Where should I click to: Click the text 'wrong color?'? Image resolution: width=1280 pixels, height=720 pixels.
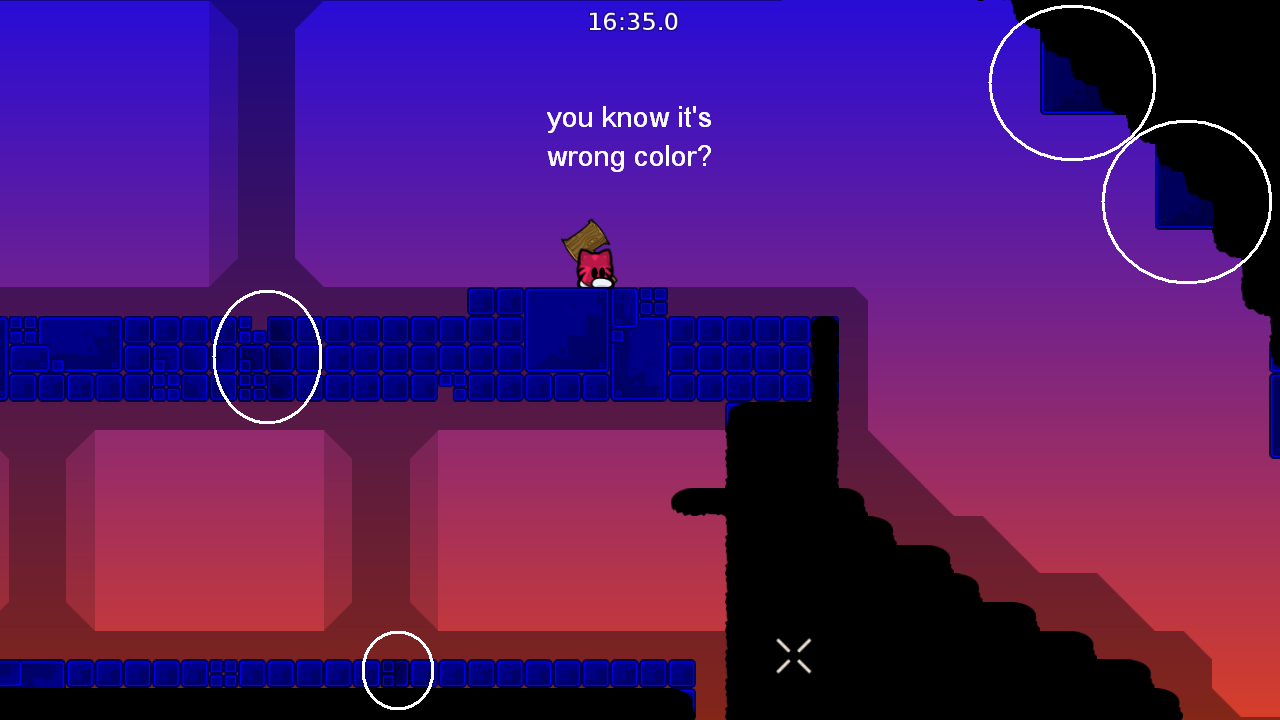pos(629,156)
